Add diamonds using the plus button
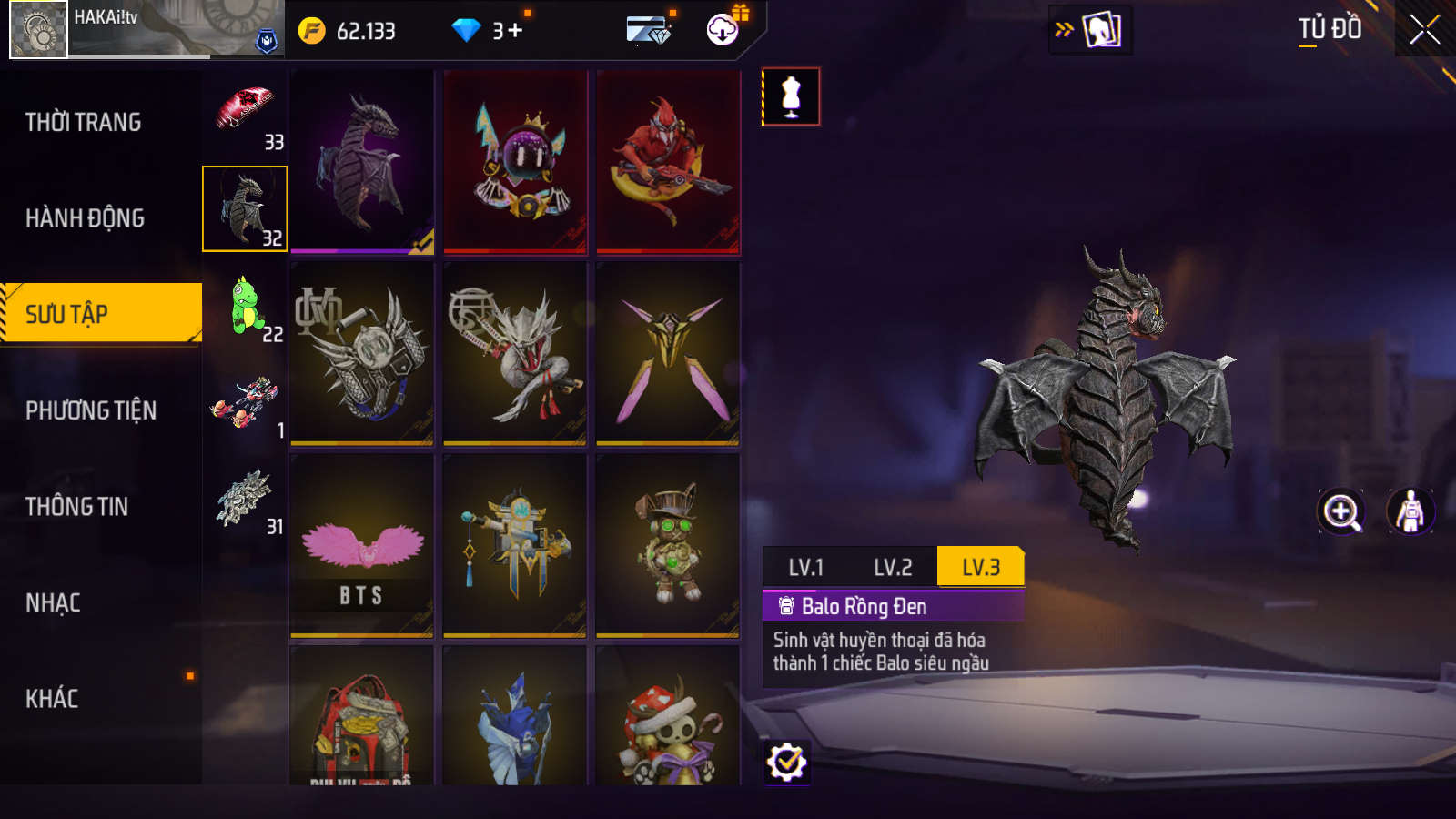The image size is (1456, 819). point(515,31)
